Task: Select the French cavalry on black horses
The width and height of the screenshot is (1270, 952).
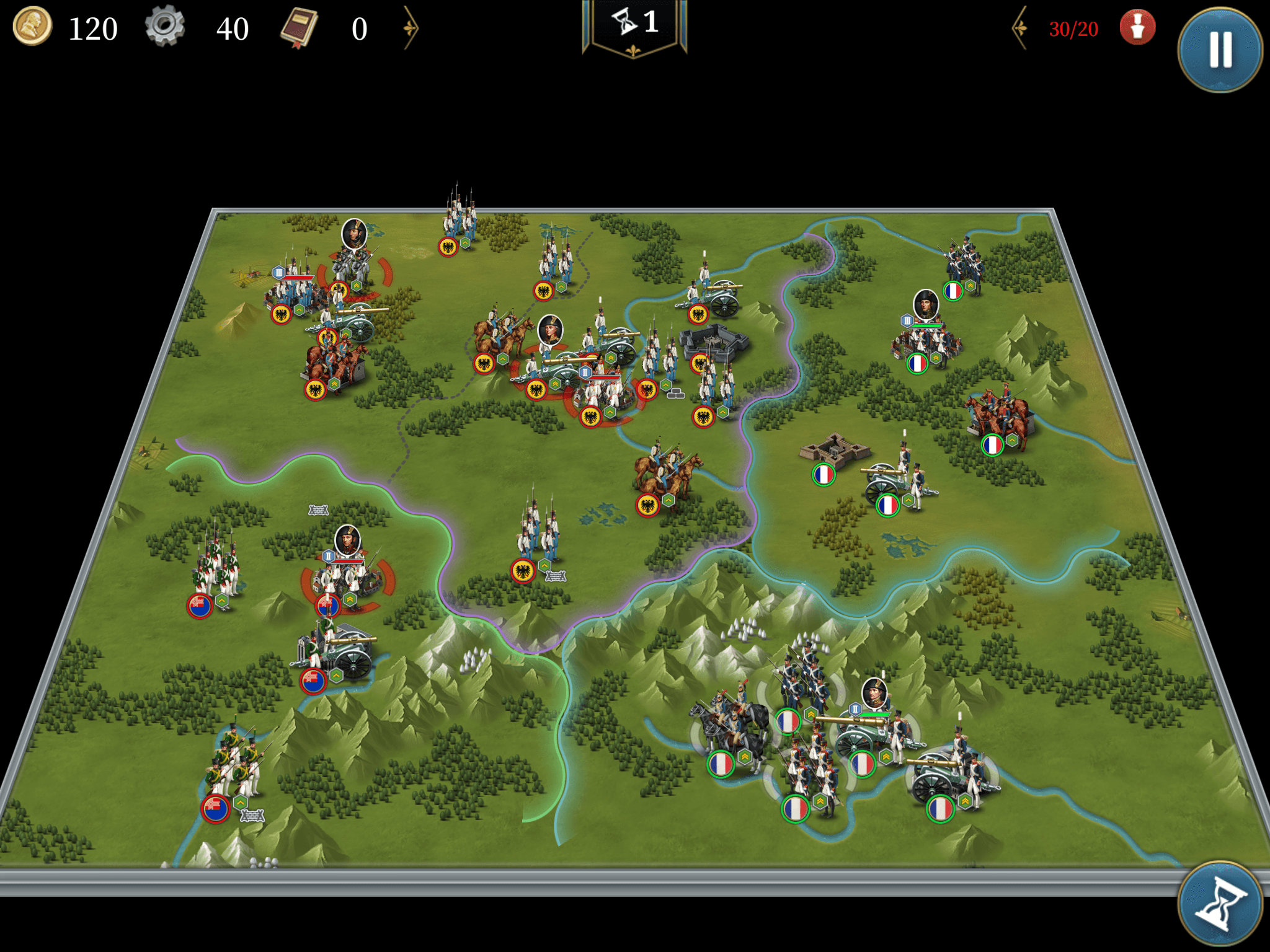Action: click(x=732, y=731)
